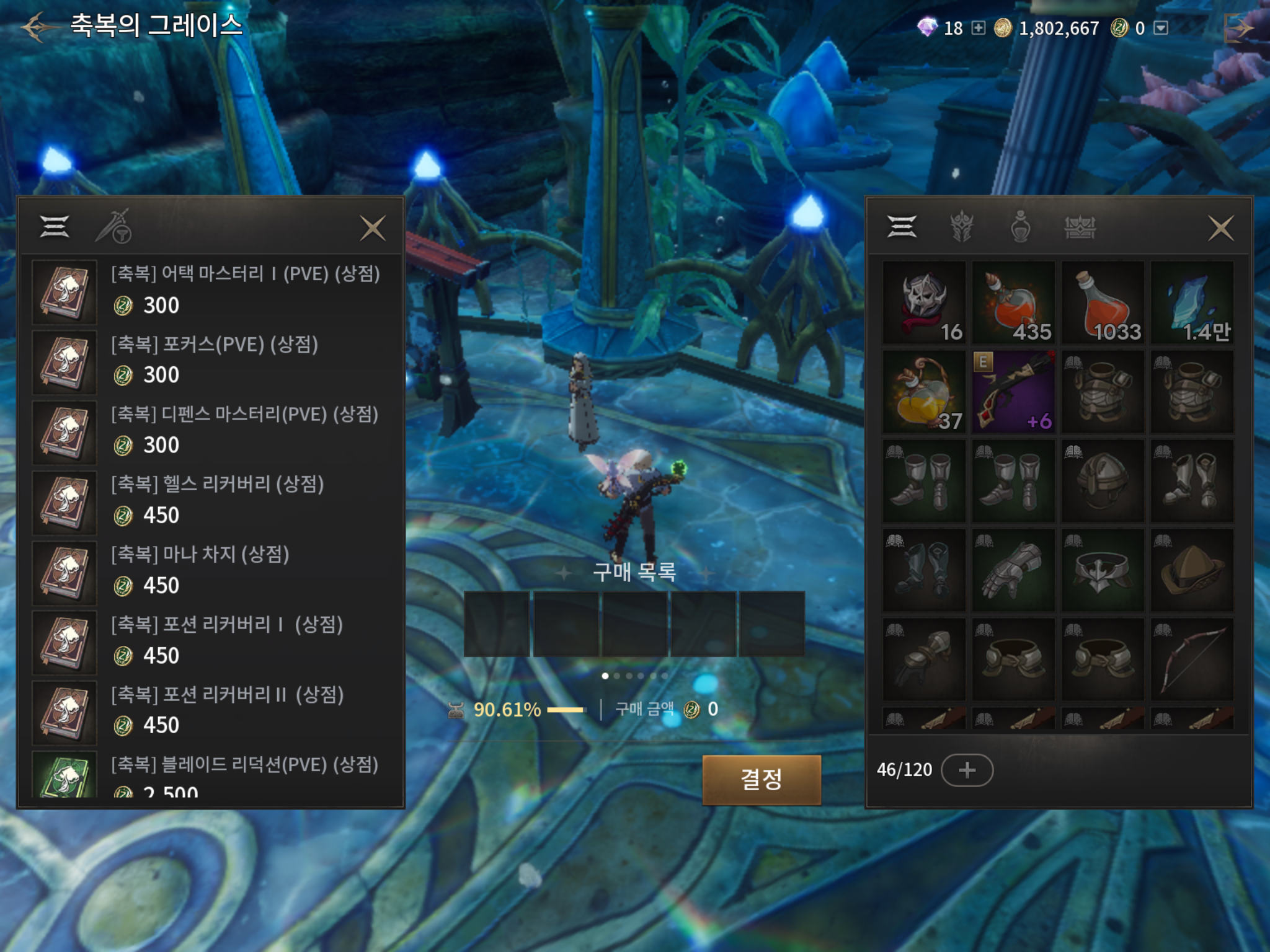Screen dimensions: 1270x952
Task: Show all shop items list tab
Action: (55, 227)
